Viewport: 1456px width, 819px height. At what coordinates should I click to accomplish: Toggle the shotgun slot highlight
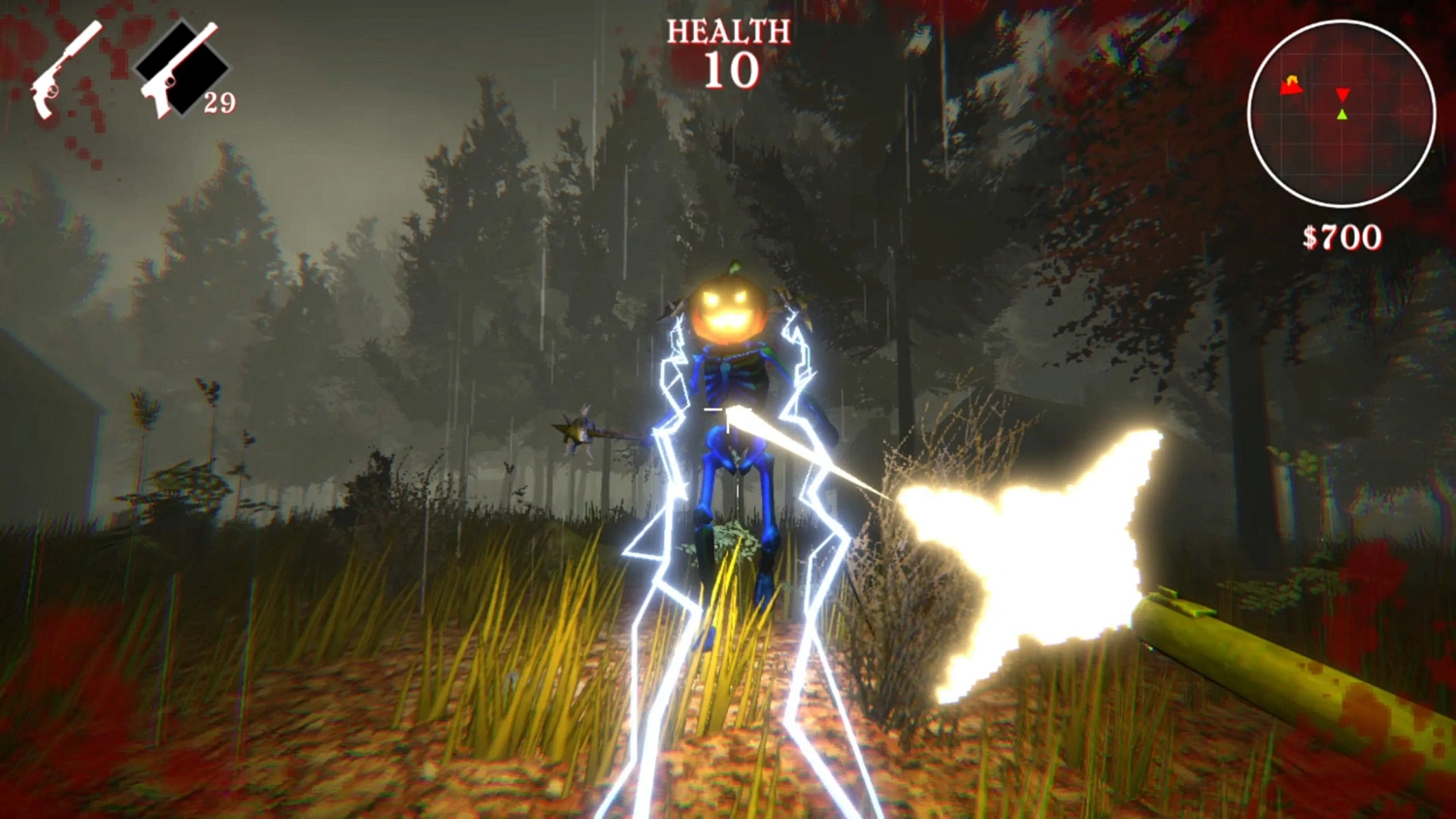[x=64, y=68]
